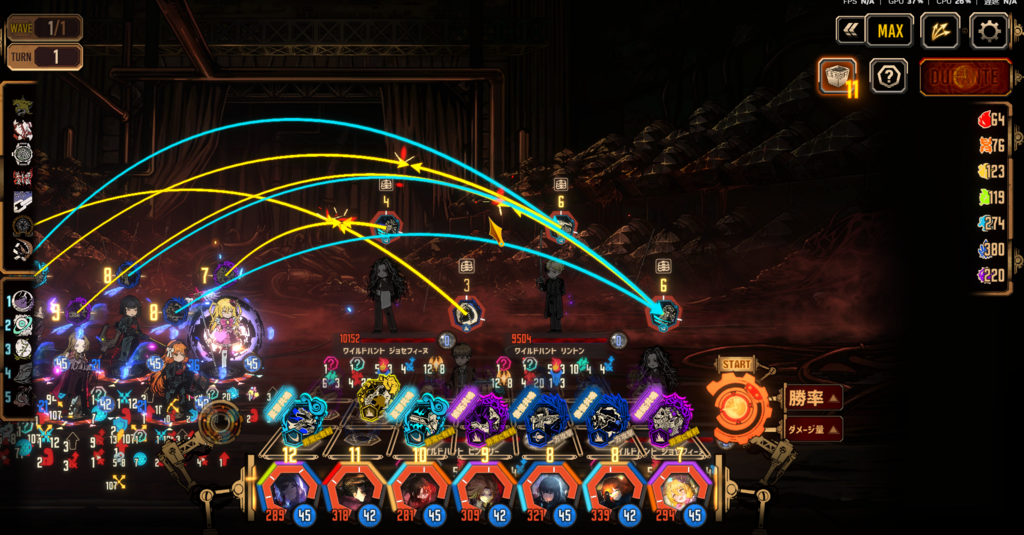Open the item box showing 11

click(x=836, y=76)
